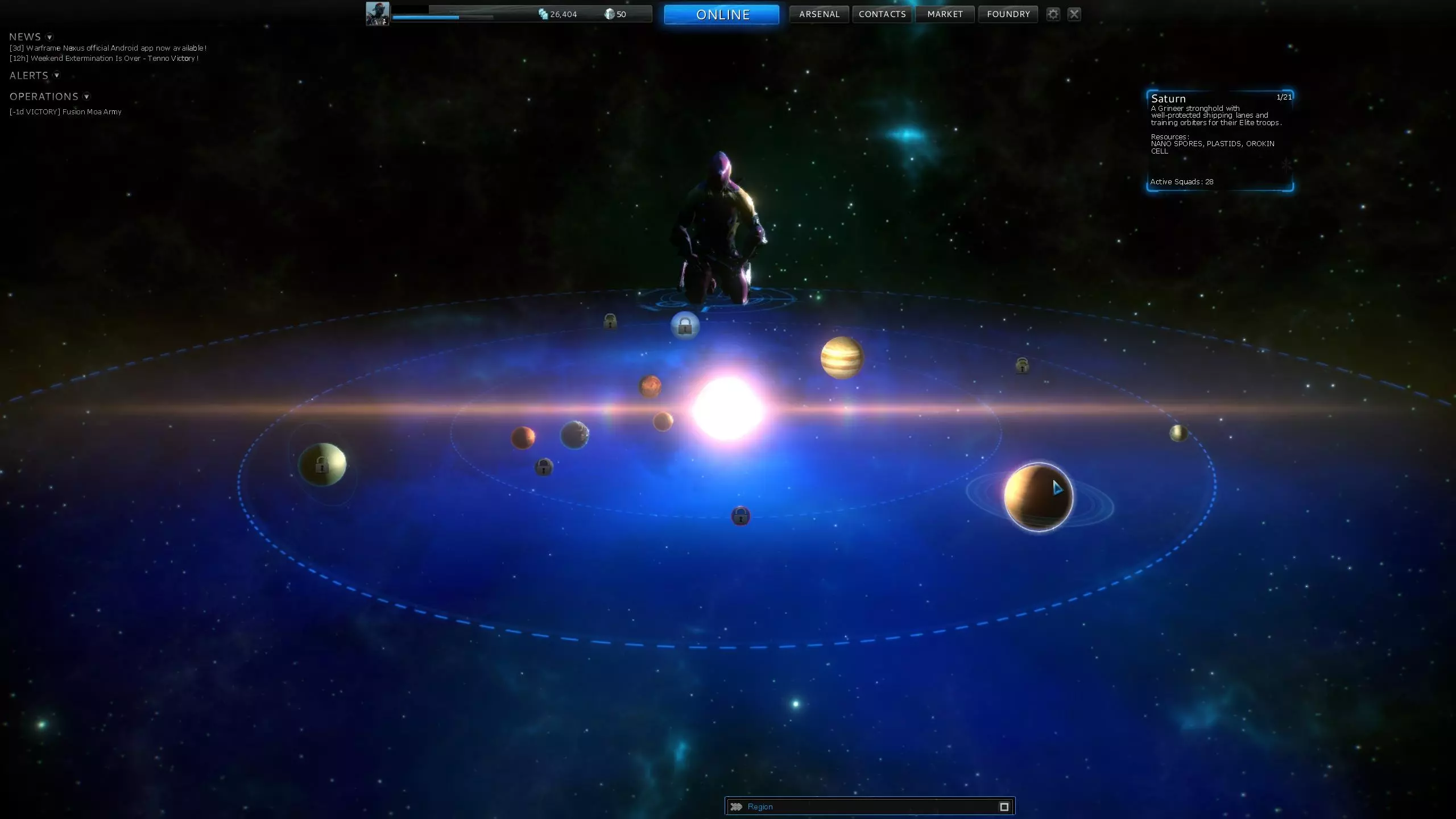1456x819 pixels.
Task: Go to the Market
Action: (x=945, y=14)
